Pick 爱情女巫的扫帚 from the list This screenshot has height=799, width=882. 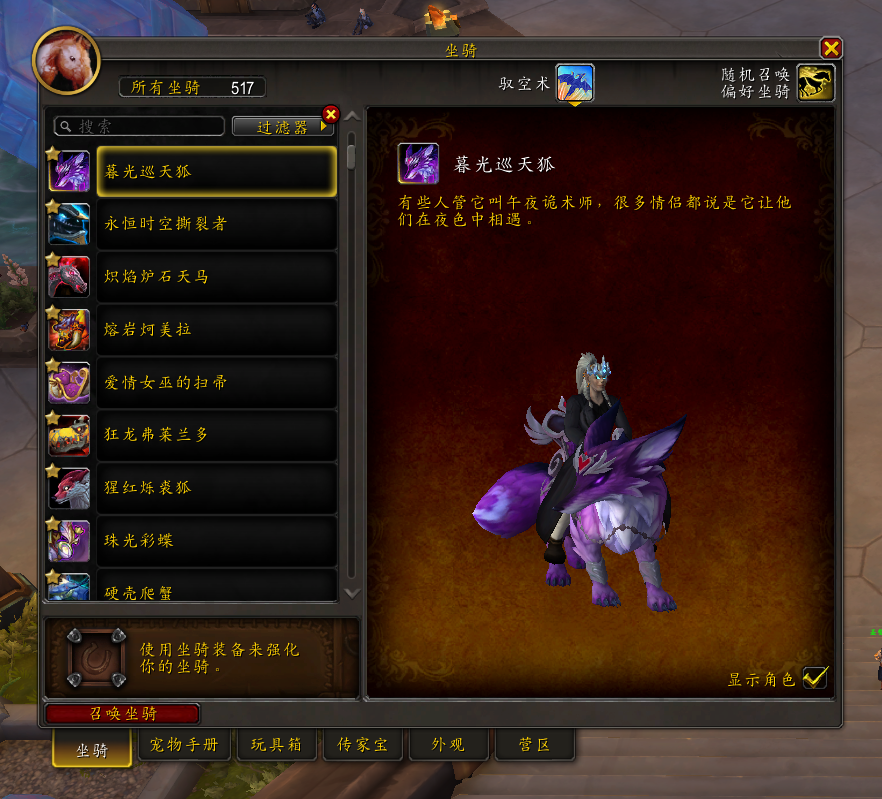(x=216, y=382)
